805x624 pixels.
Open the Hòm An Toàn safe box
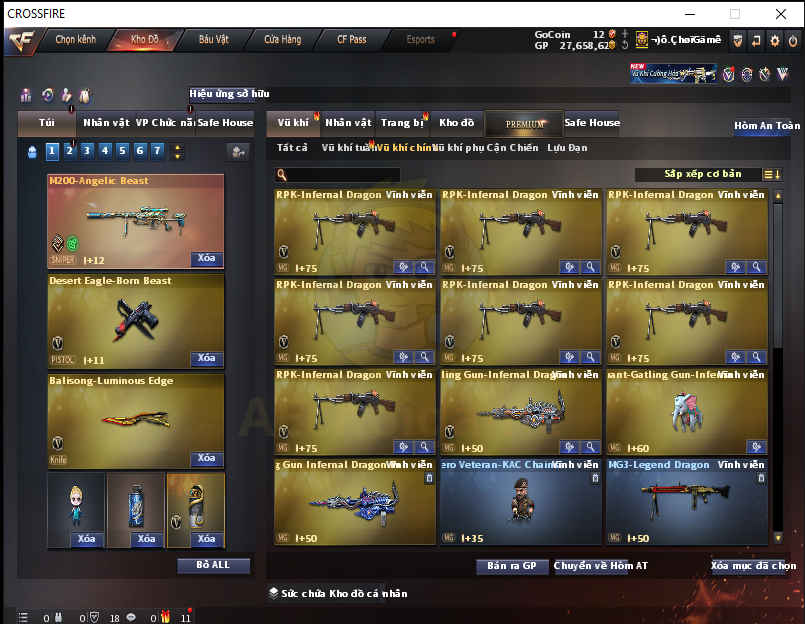pyautogui.click(x=767, y=126)
